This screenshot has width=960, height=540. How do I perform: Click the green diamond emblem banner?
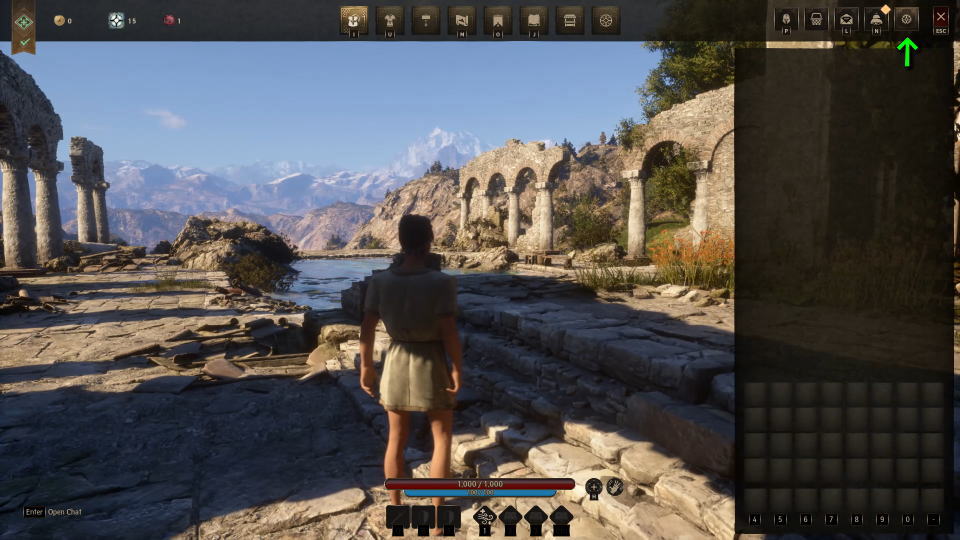[x=24, y=20]
